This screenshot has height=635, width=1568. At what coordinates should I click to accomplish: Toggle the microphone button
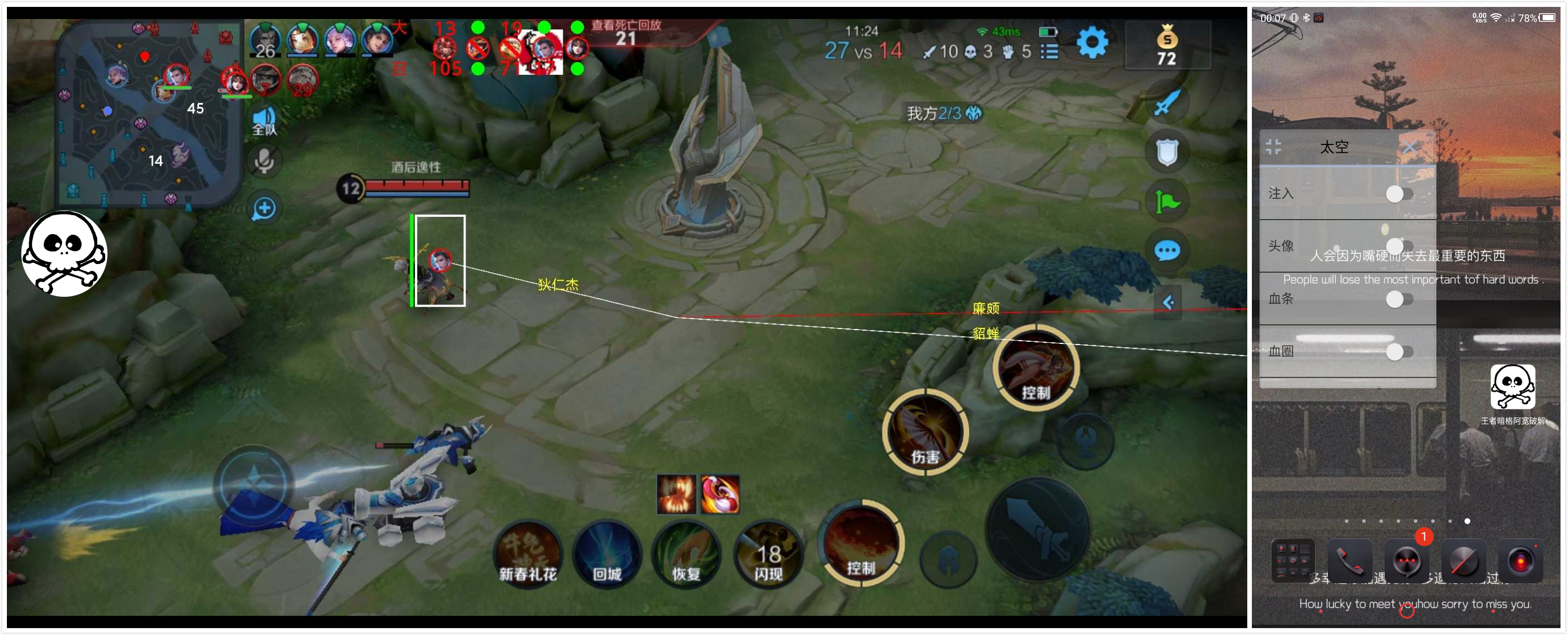(264, 161)
